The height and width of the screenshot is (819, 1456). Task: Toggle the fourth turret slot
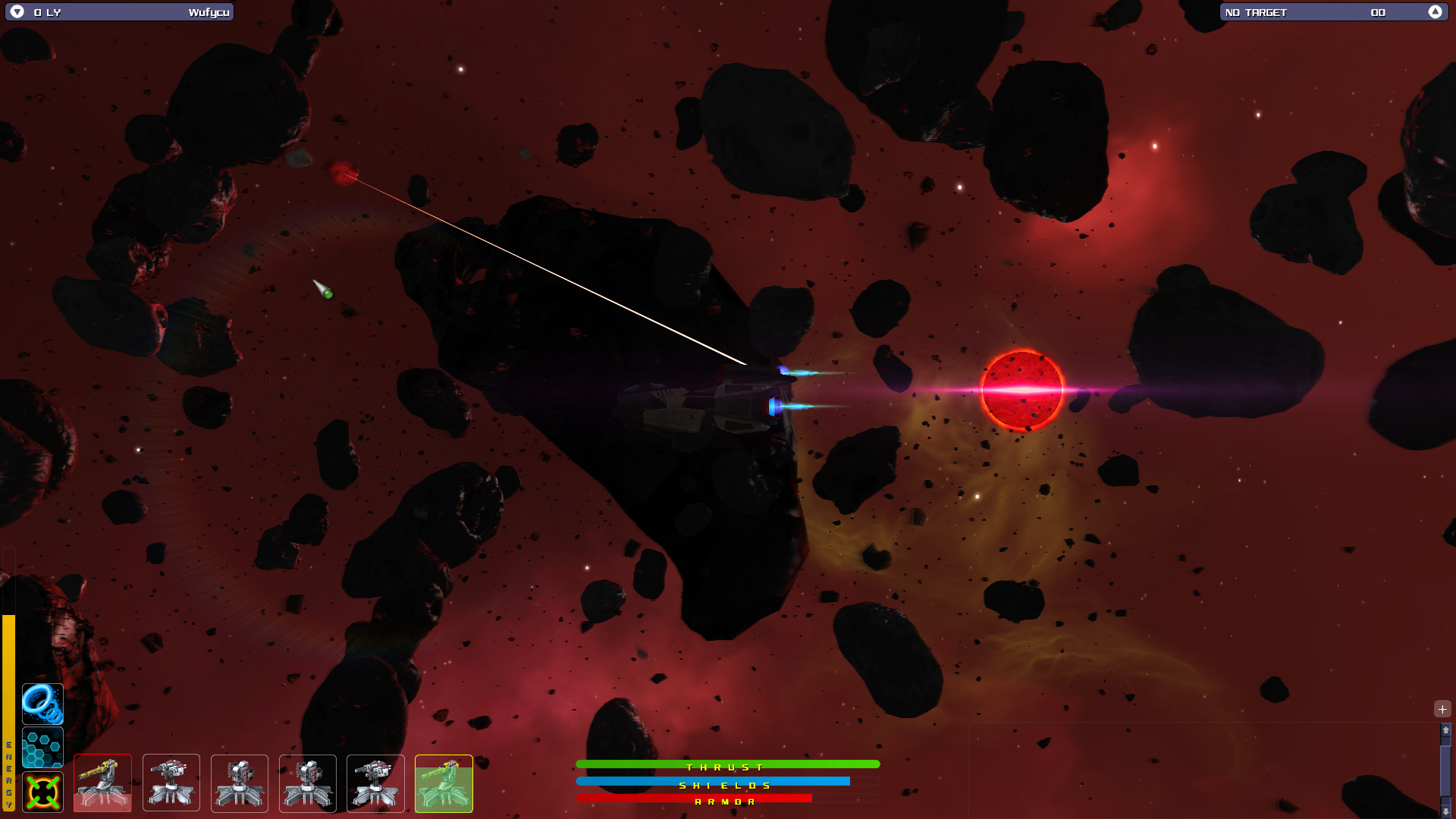click(307, 783)
